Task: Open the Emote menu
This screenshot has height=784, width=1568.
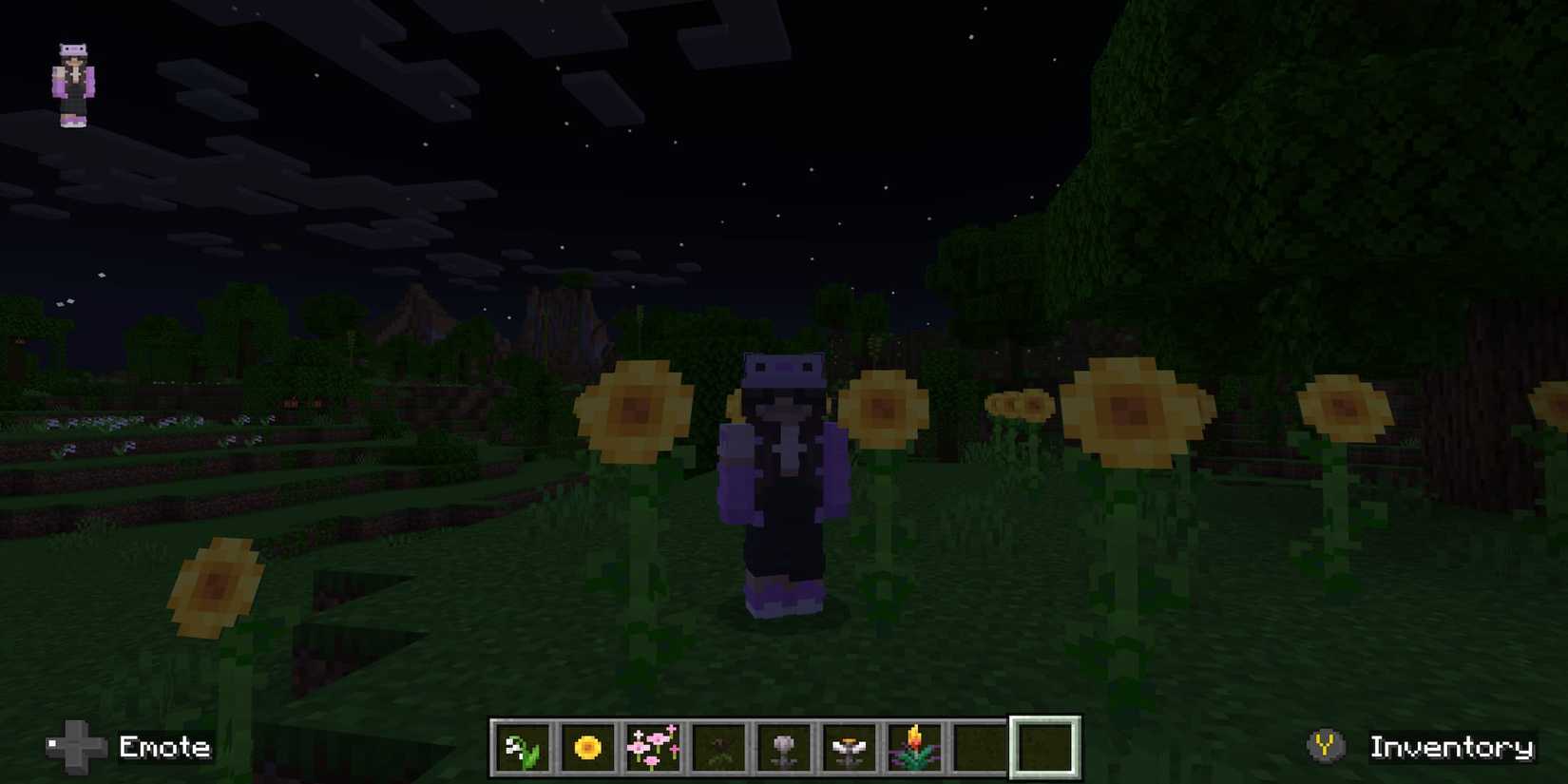Action: click(x=163, y=748)
